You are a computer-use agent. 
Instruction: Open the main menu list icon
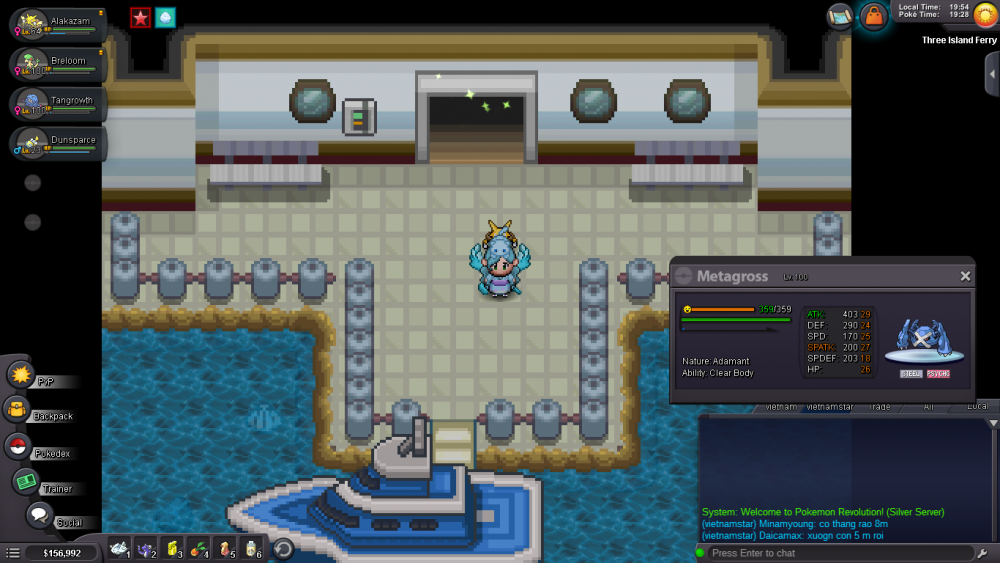[13, 552]
